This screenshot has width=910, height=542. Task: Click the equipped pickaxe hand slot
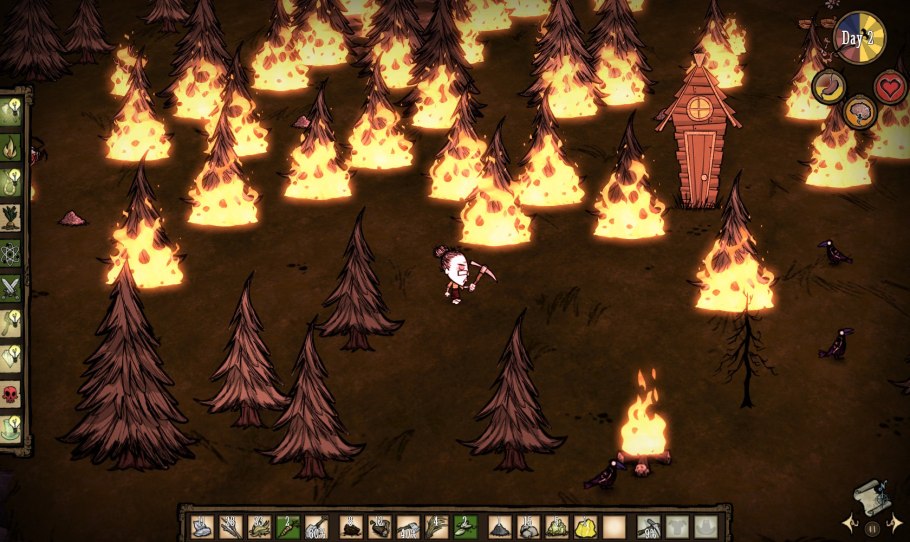click(x=648, y=527)
